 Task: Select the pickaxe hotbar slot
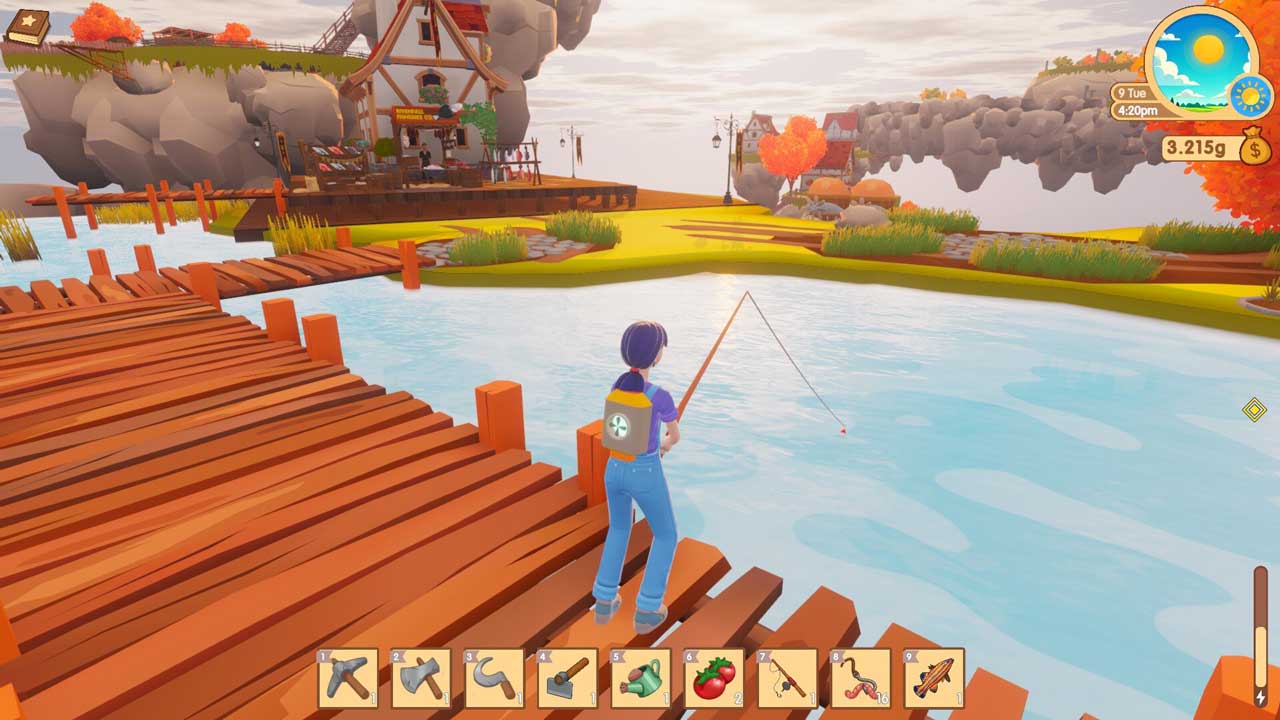click(347, 678)
